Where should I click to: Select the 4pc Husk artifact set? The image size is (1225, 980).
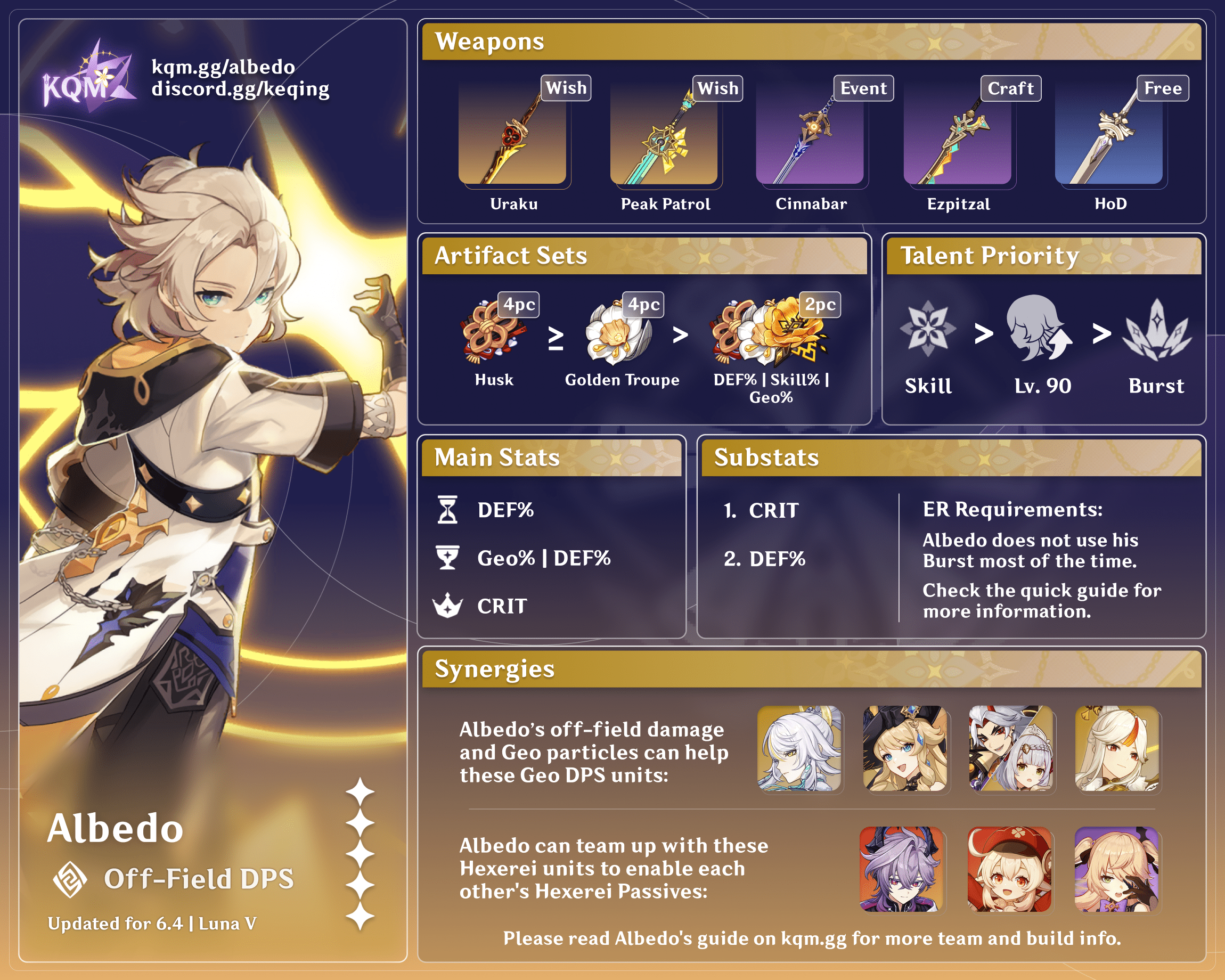tap(493, 331)
